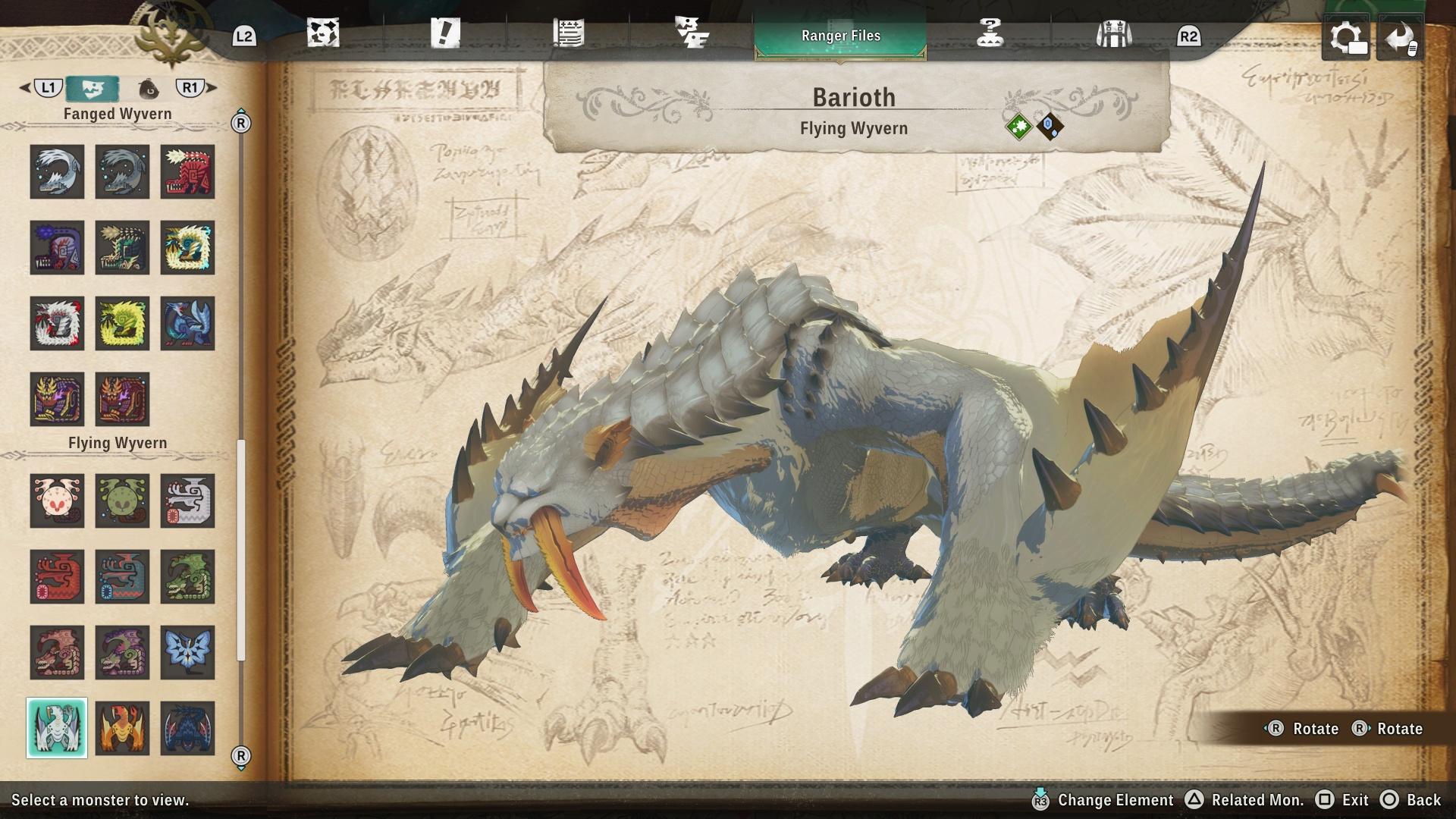Select the scroll list icon on the toolbar
1456x819 pixels.
pyautogui.click(x=570, y=32)
